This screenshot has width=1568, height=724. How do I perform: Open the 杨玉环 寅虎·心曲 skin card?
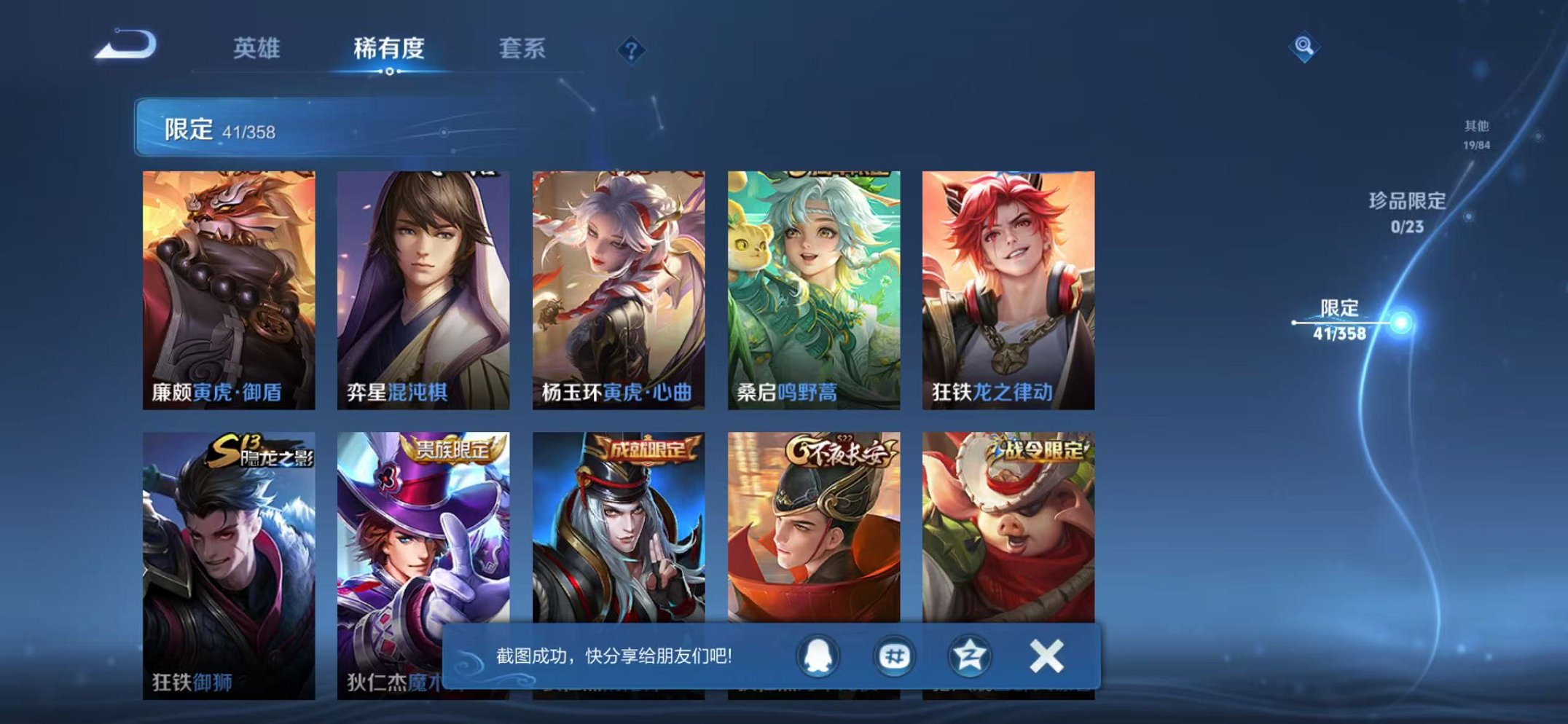pos(616,284)
